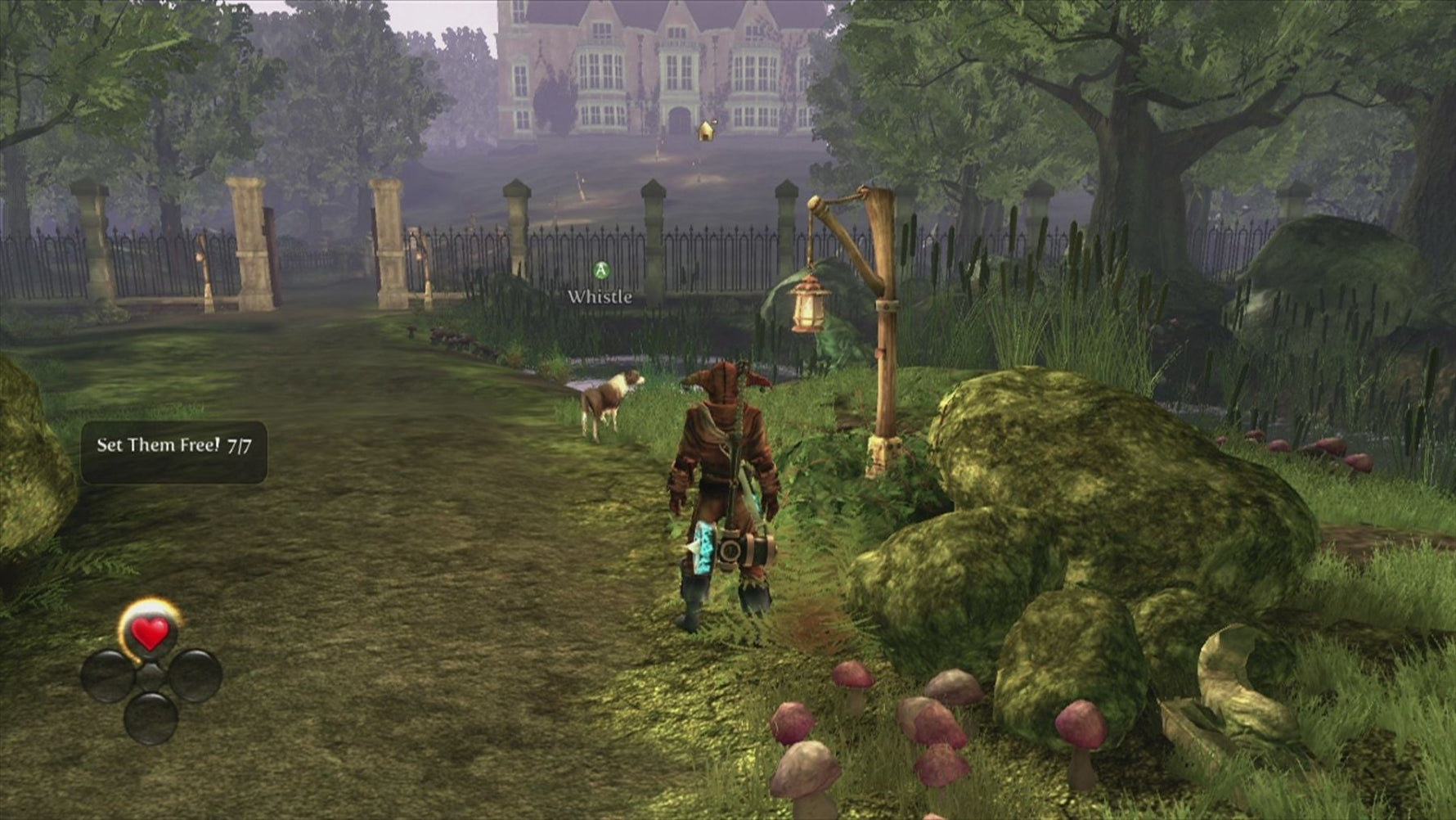Image resolution: width=1456 pixels, height=820 pixels.
Task: Click the right D-pad expression slot
Action: 195,676
